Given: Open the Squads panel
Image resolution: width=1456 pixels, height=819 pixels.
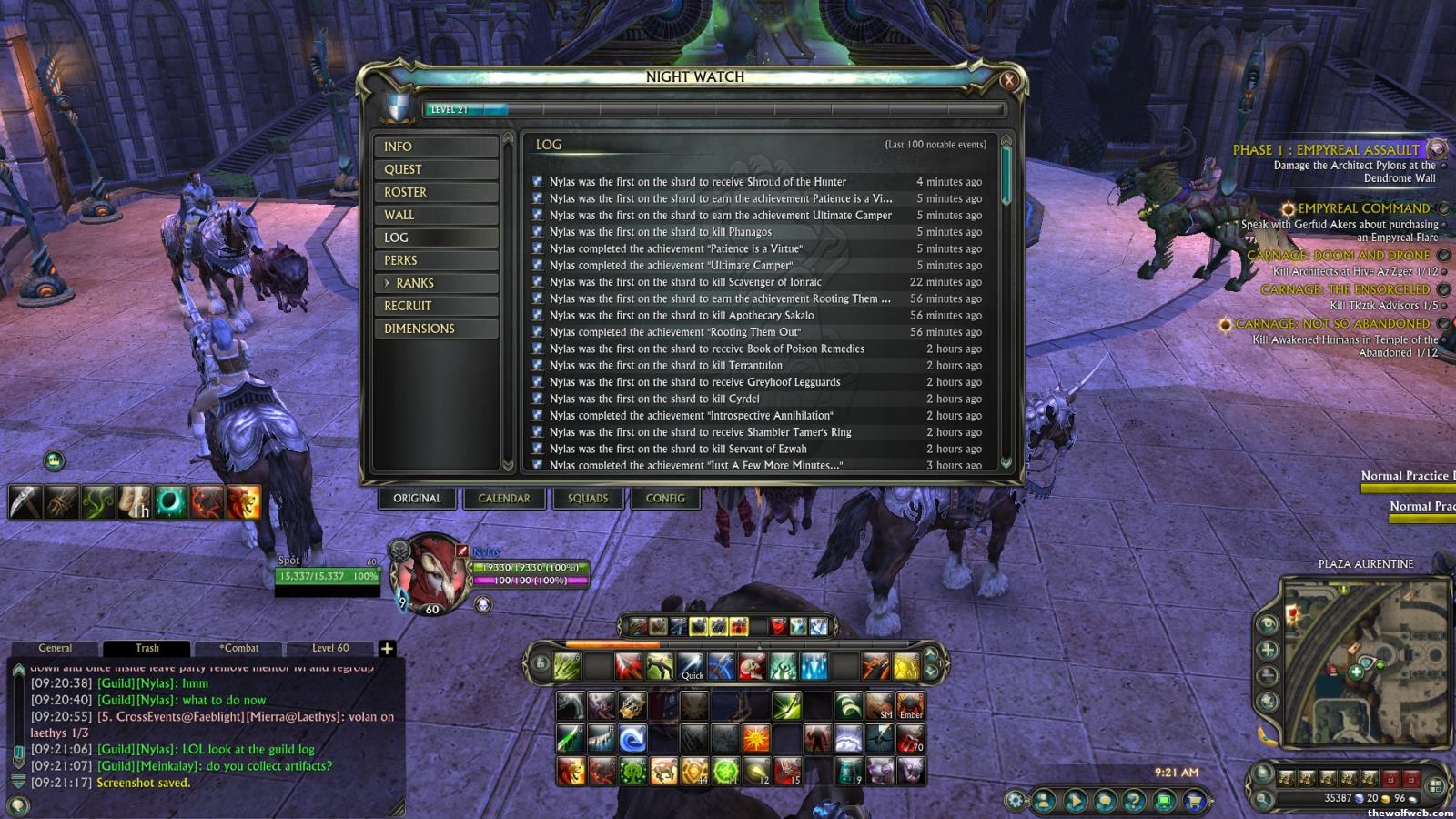Looking at the screenshot, I should [x=588, y=499].
